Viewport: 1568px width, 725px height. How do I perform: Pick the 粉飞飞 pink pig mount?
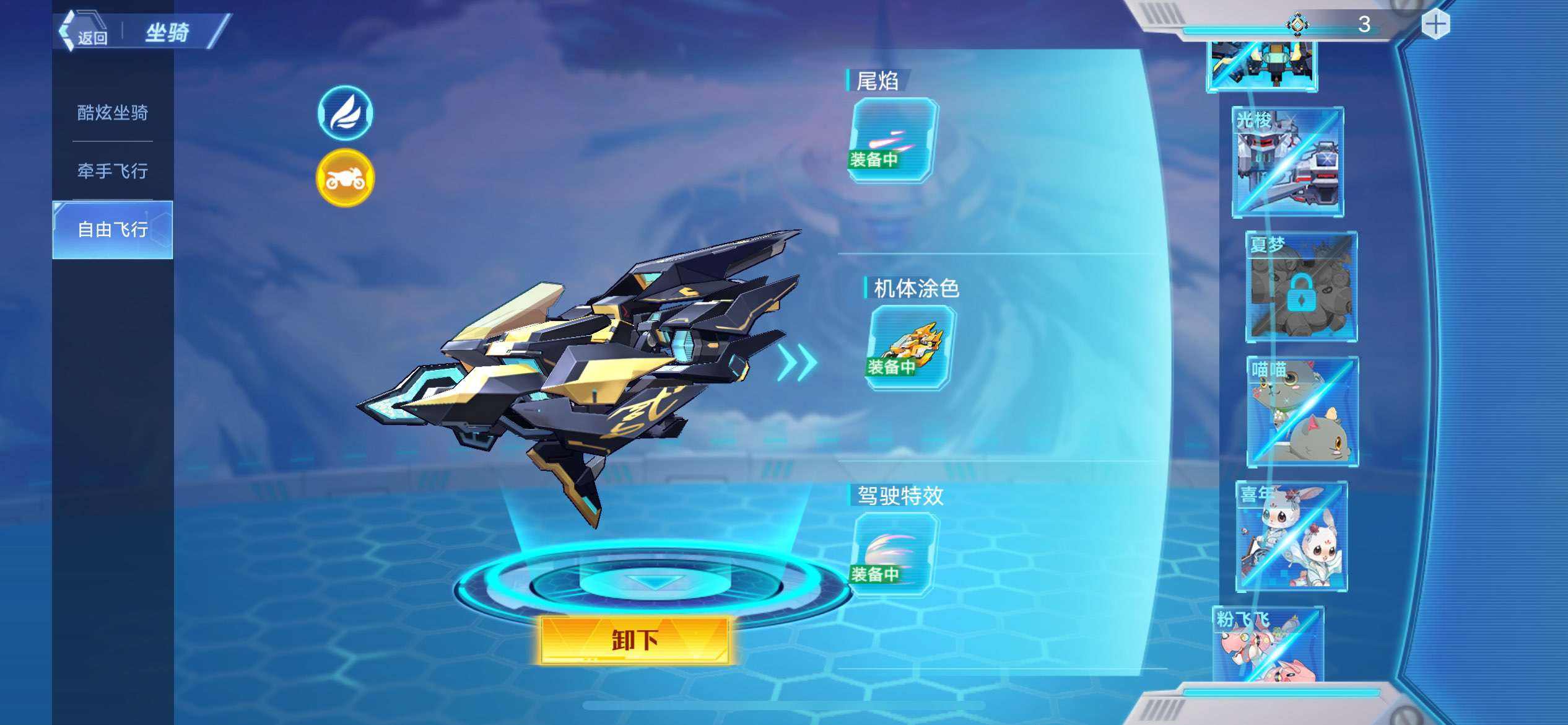click(1268, 644)
